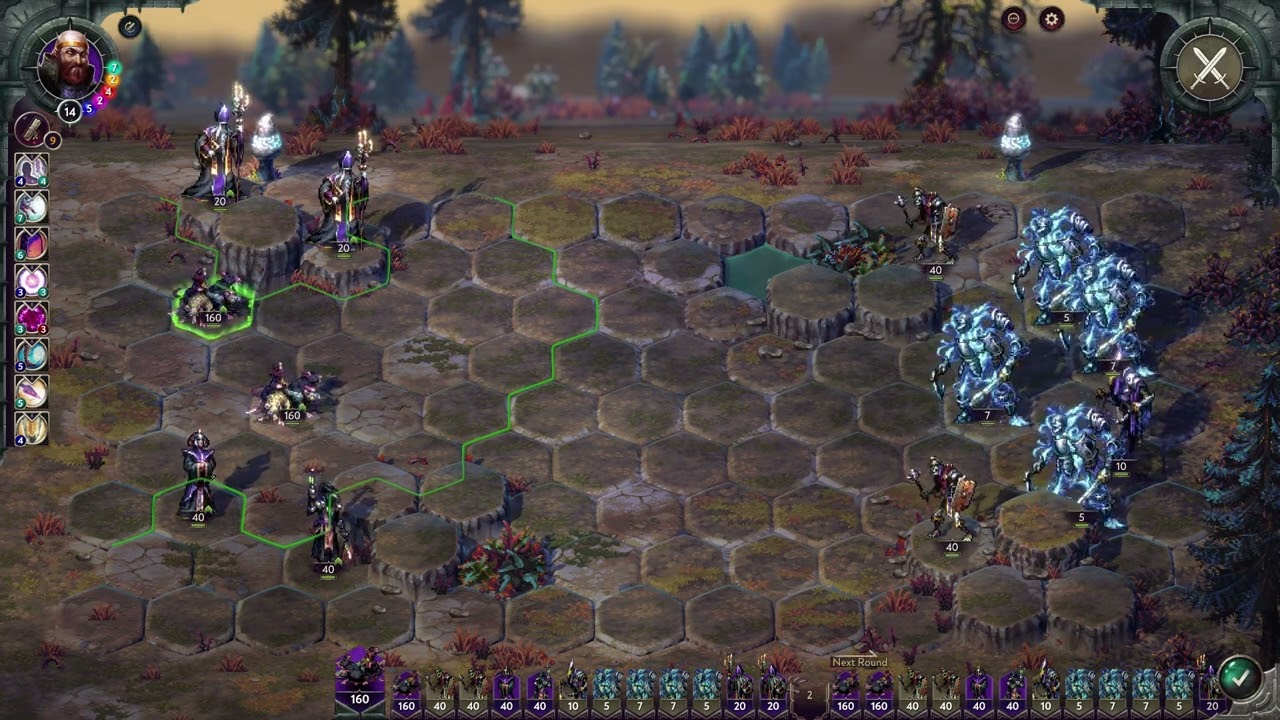Click the chat bubble button near the gear
This screenshot has width=1280, height=720.
pos(1013,19)
